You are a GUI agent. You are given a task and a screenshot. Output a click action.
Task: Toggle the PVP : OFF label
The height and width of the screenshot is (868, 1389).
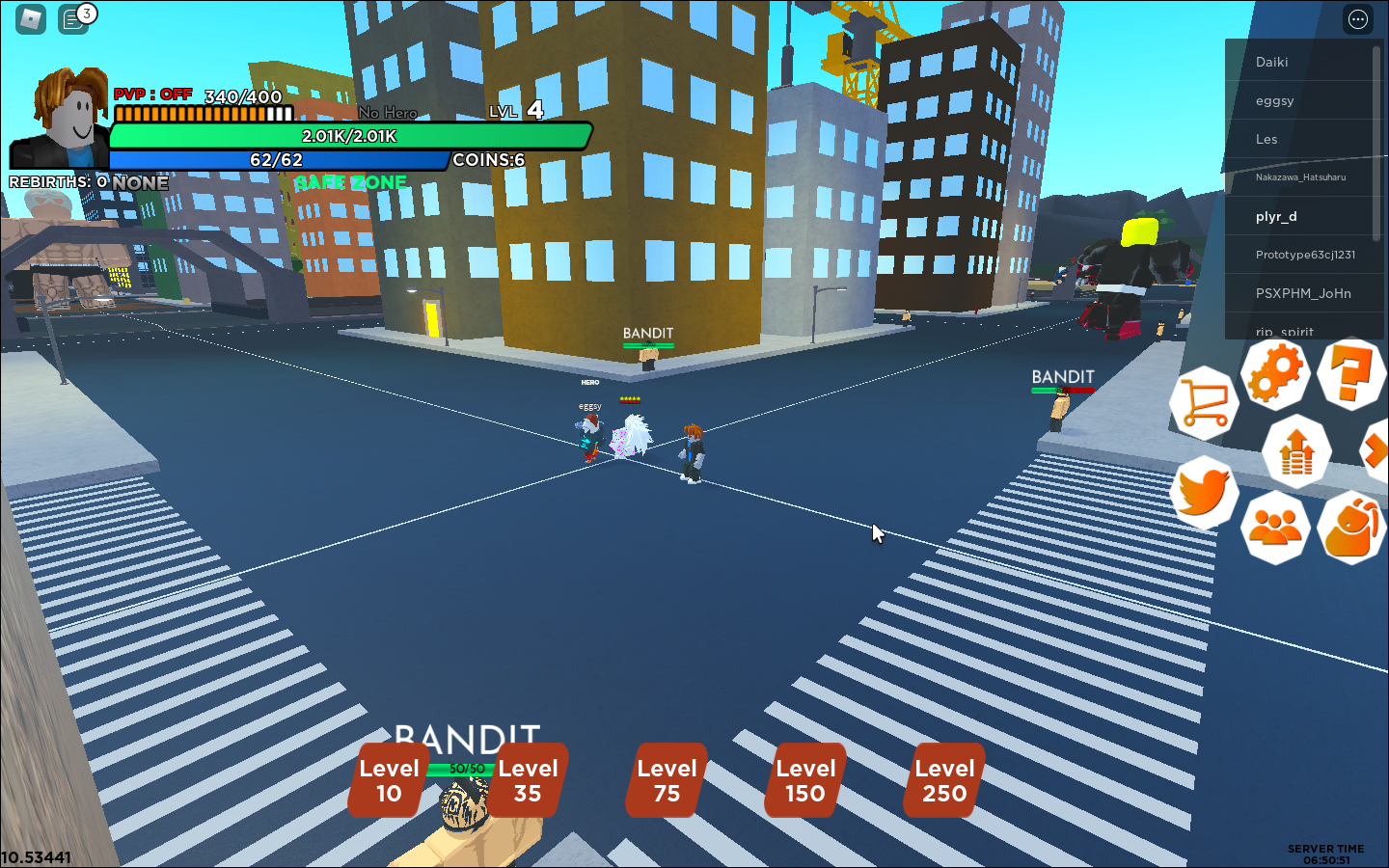point(152,95)
